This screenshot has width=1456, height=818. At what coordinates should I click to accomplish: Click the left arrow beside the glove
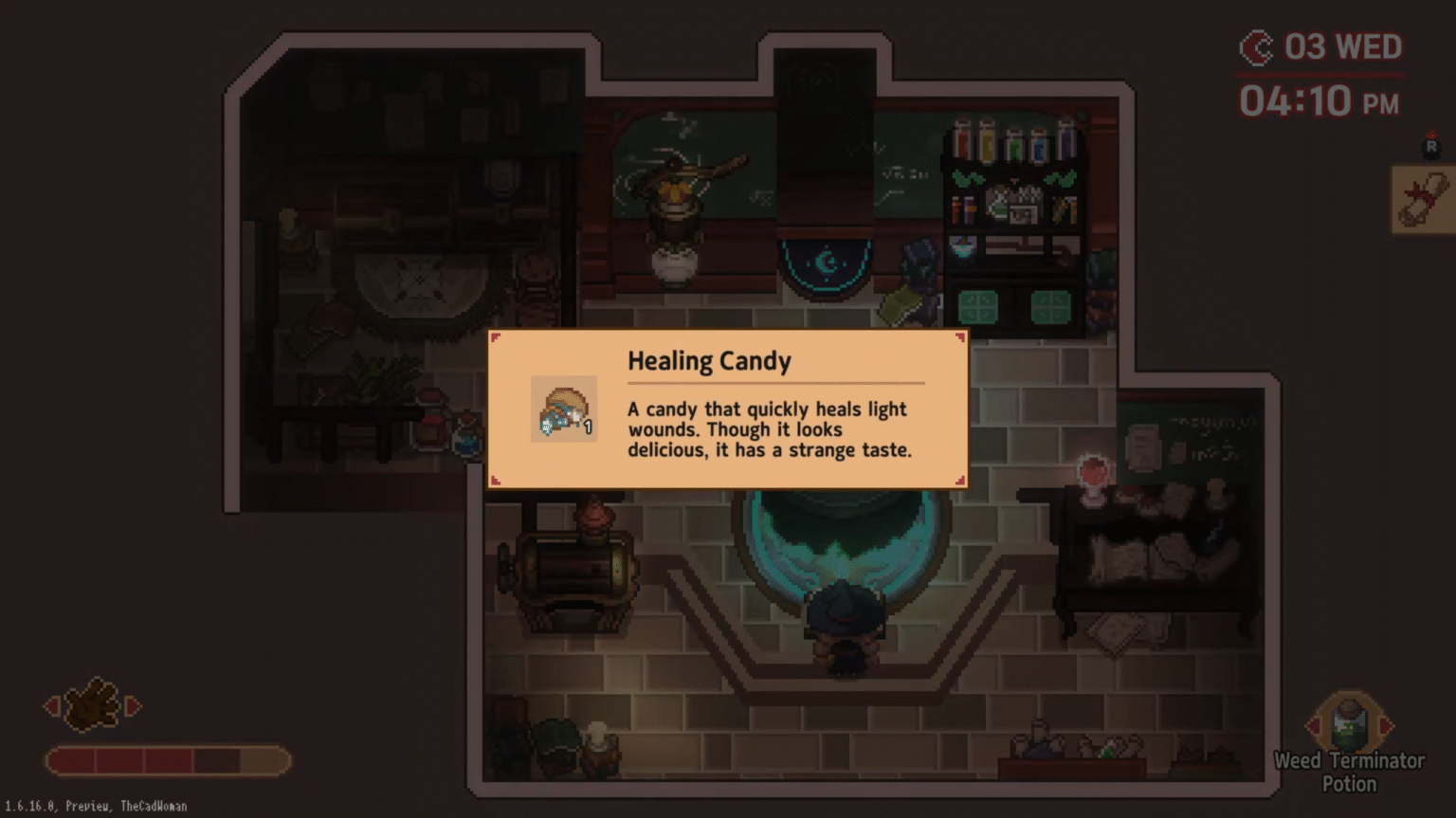click(x=49, y=705)
